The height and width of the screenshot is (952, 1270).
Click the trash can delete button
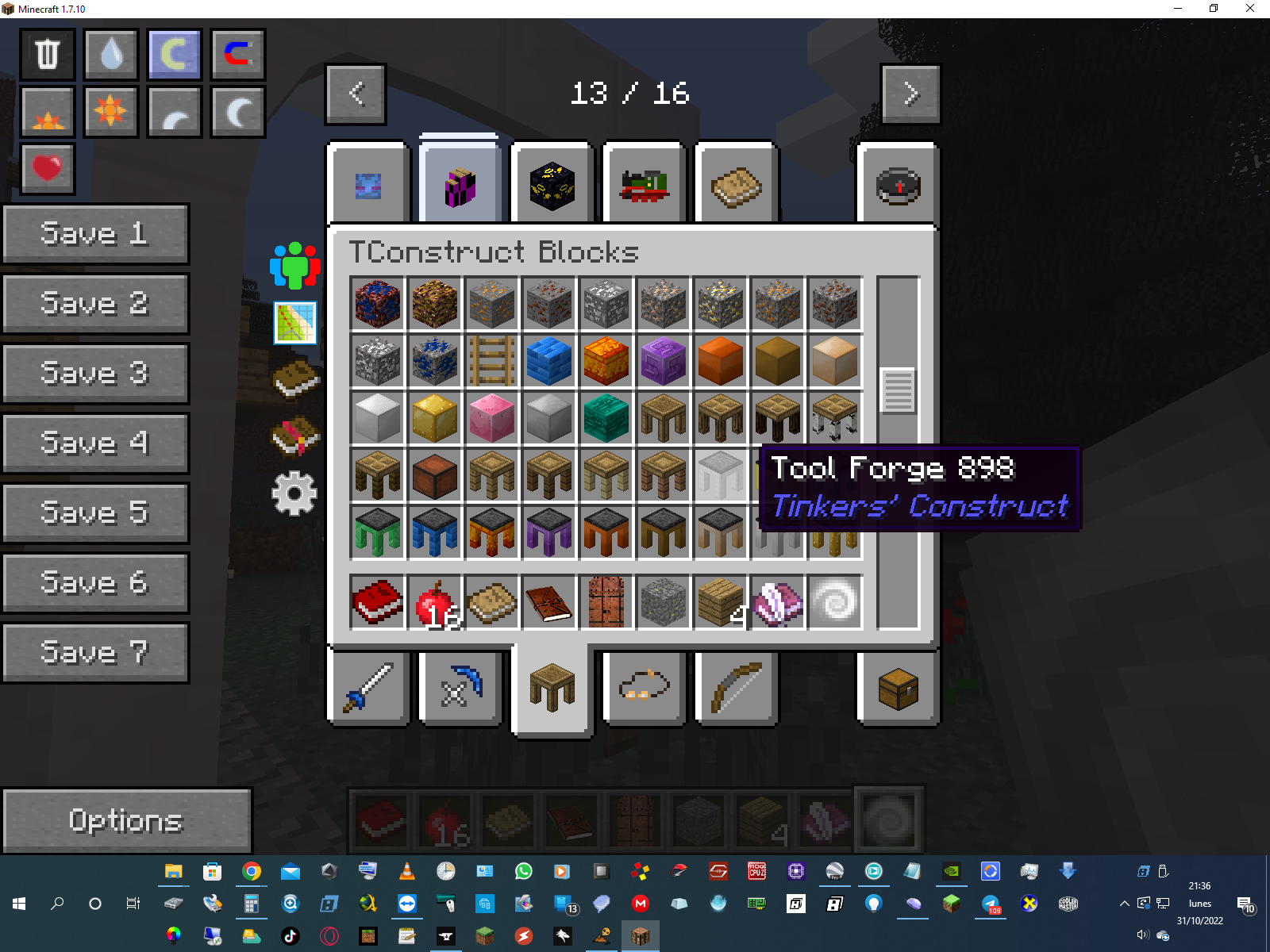(48, 55)
